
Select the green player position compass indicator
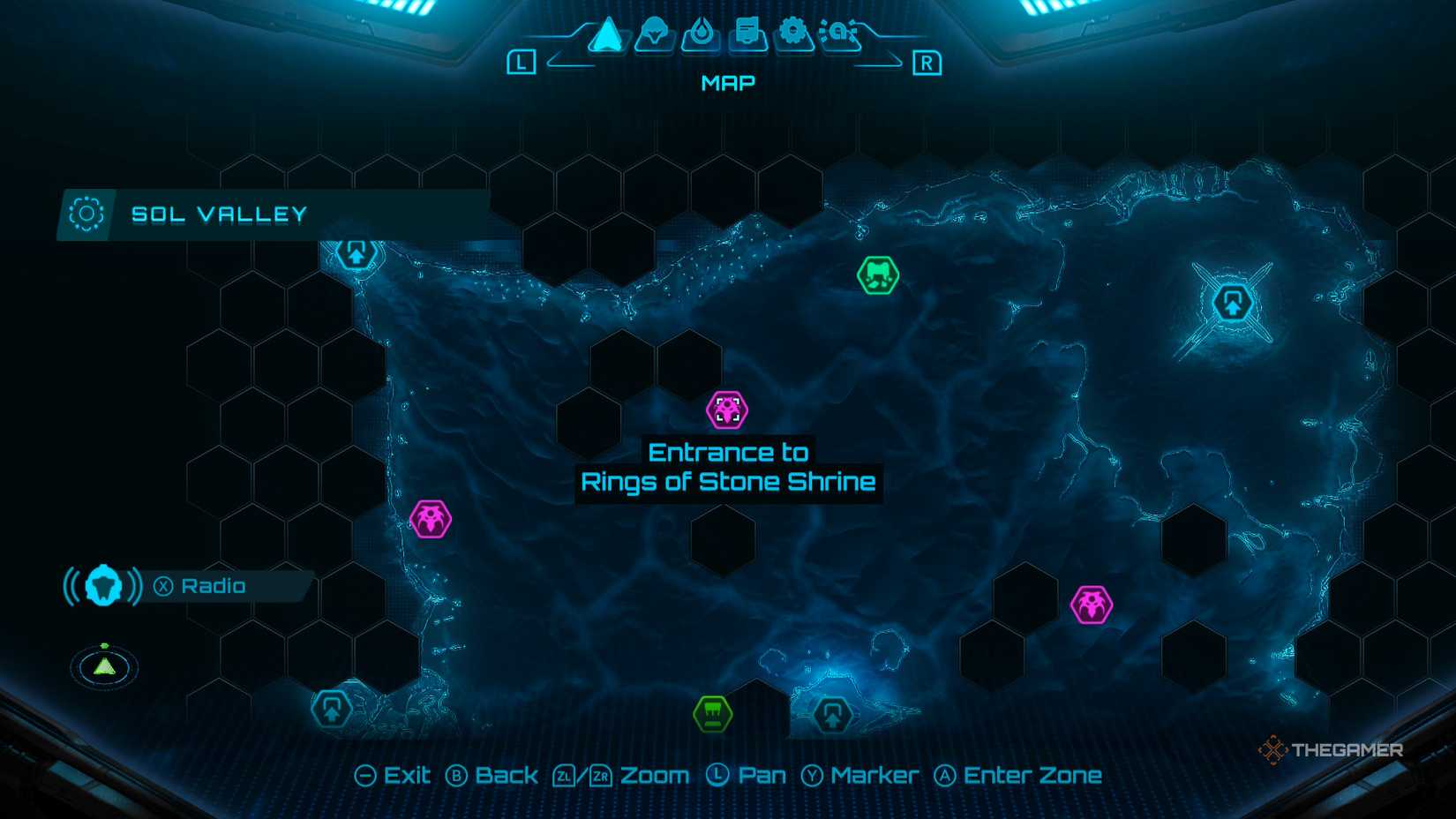(x=103, y=667)
